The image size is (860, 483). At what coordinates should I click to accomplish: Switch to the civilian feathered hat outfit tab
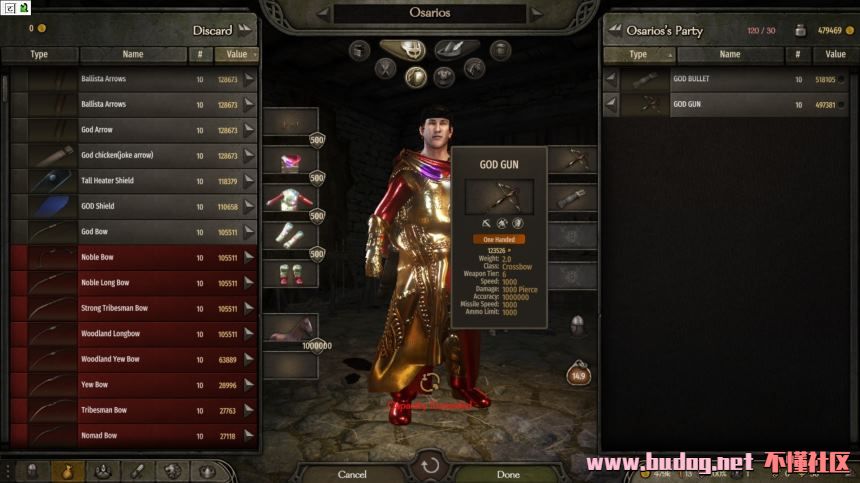(455, 49)
